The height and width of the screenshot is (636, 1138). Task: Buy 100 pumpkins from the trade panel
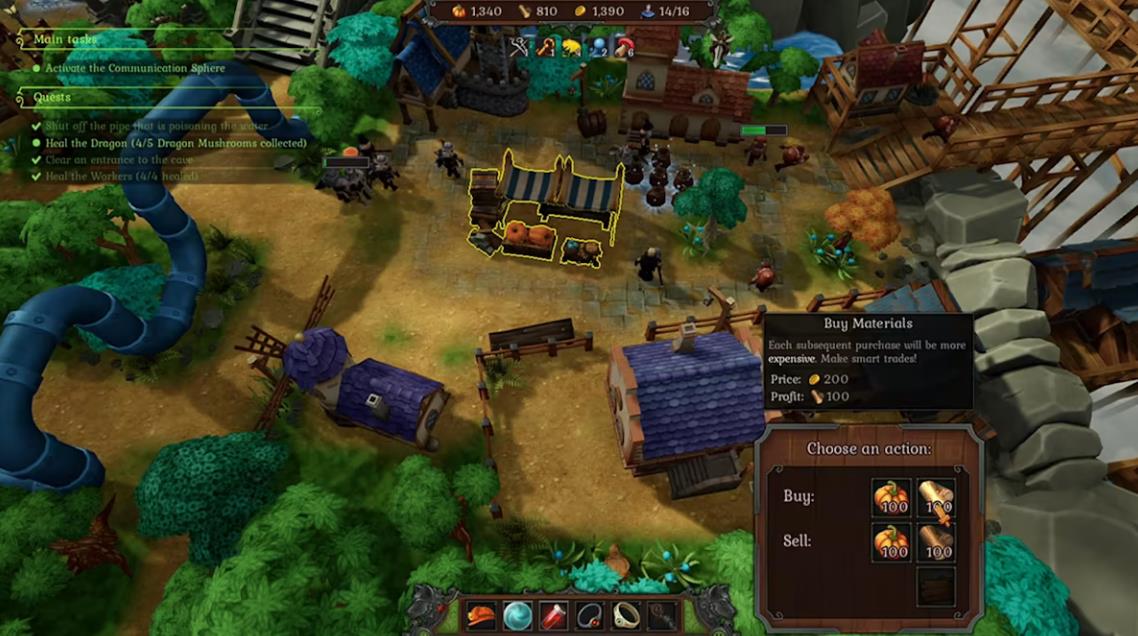[x=890, y=499]
